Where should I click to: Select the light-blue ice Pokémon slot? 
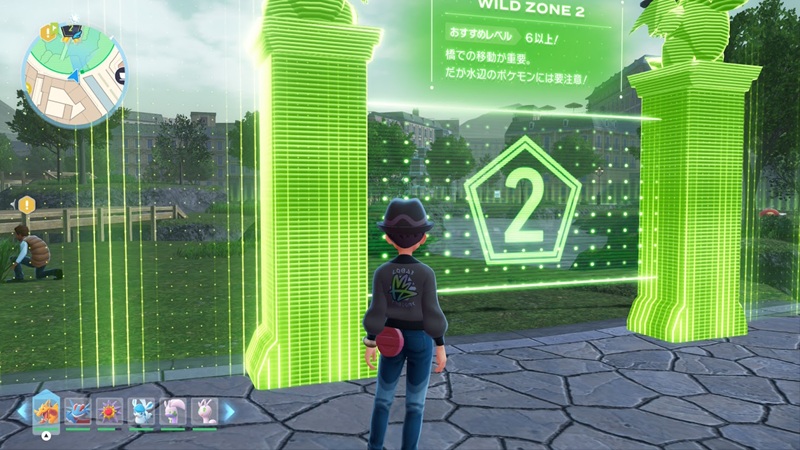pyautogui.click(x=141, y=411)
